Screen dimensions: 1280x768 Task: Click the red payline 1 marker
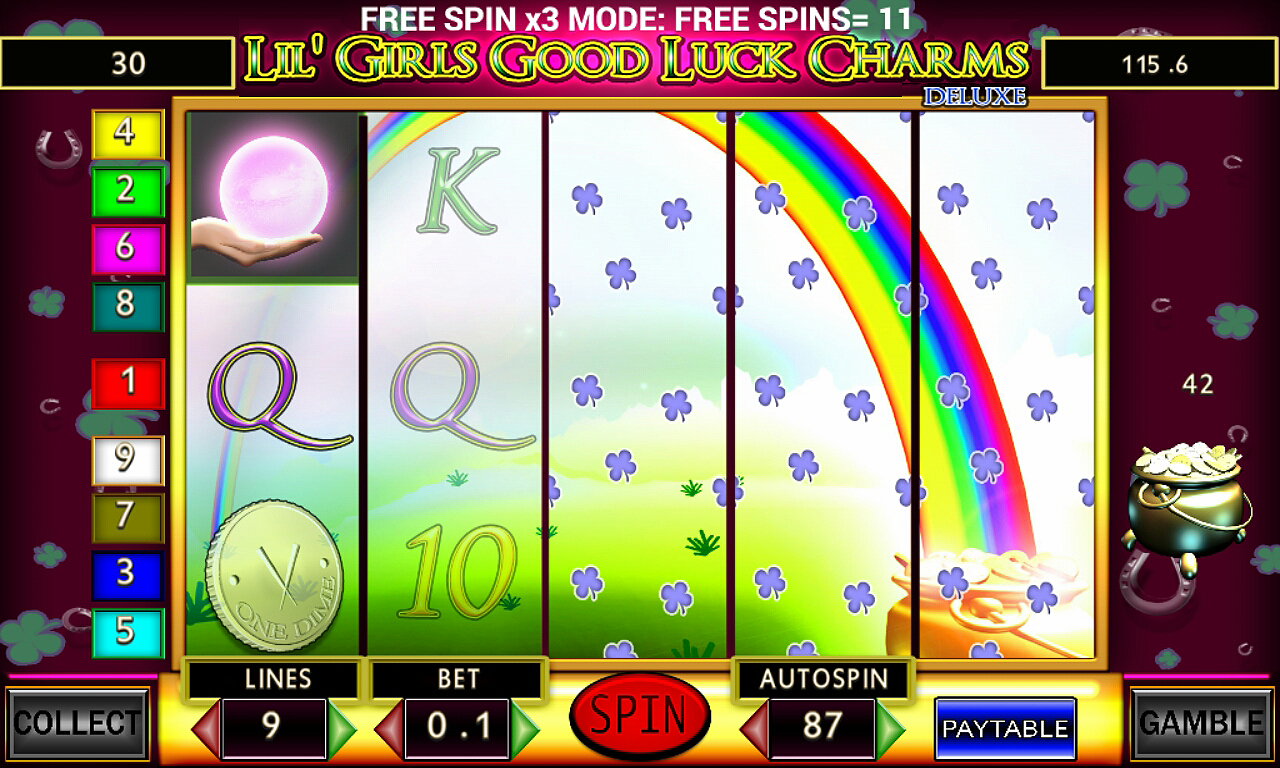pyautogui.click(x=126, y=381)
